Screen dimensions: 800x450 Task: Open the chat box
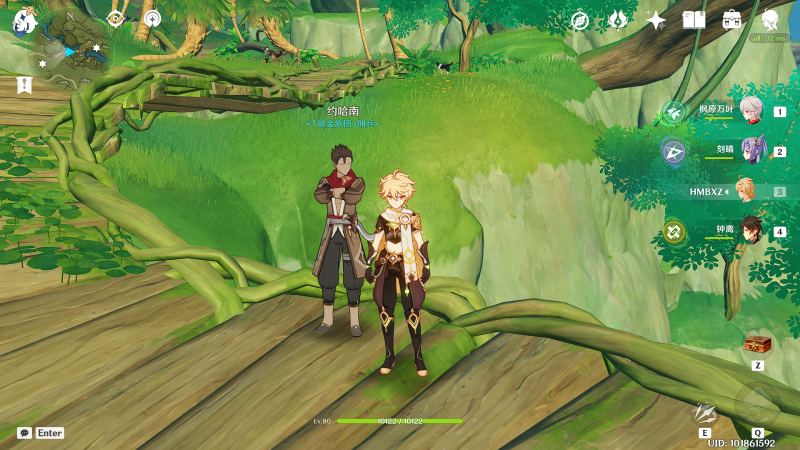24,433
